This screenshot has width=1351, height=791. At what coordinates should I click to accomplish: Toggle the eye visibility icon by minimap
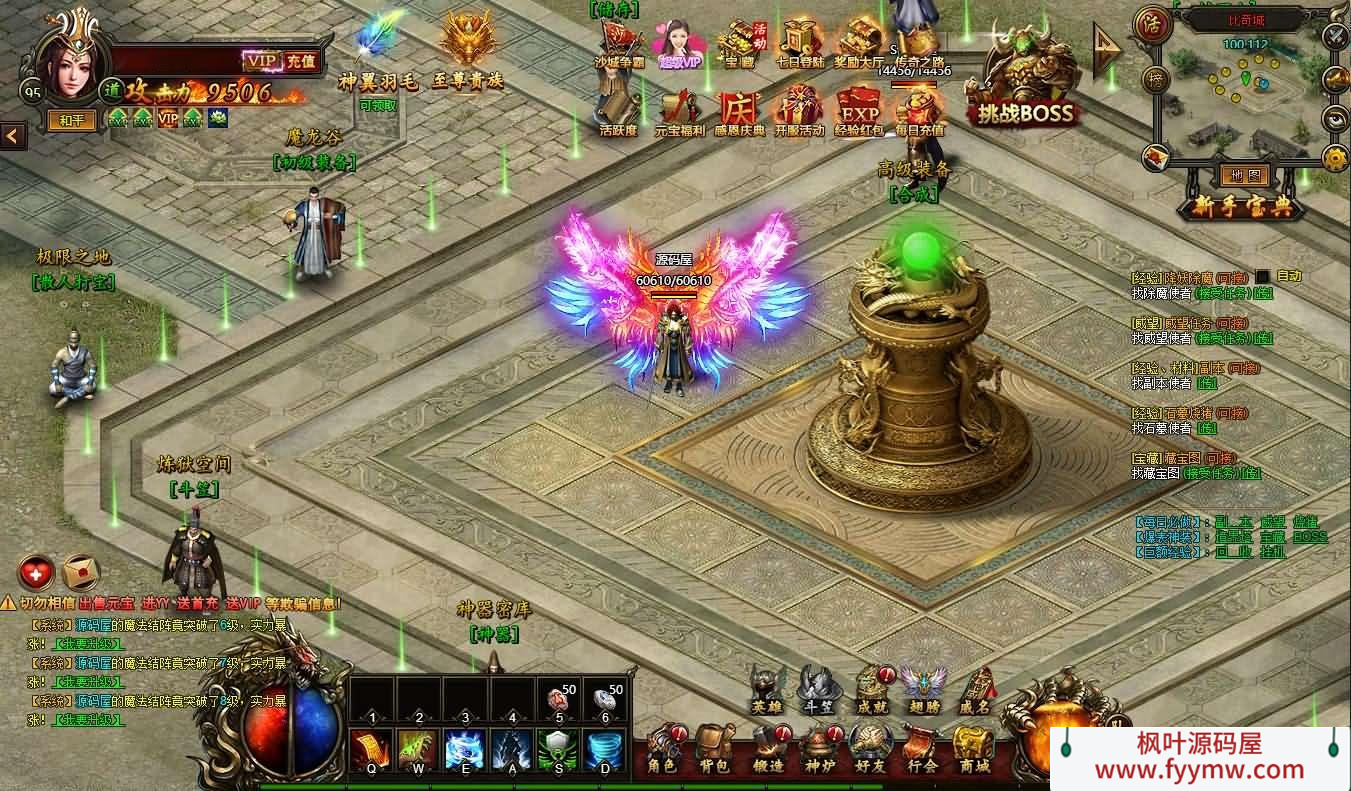1335,118
